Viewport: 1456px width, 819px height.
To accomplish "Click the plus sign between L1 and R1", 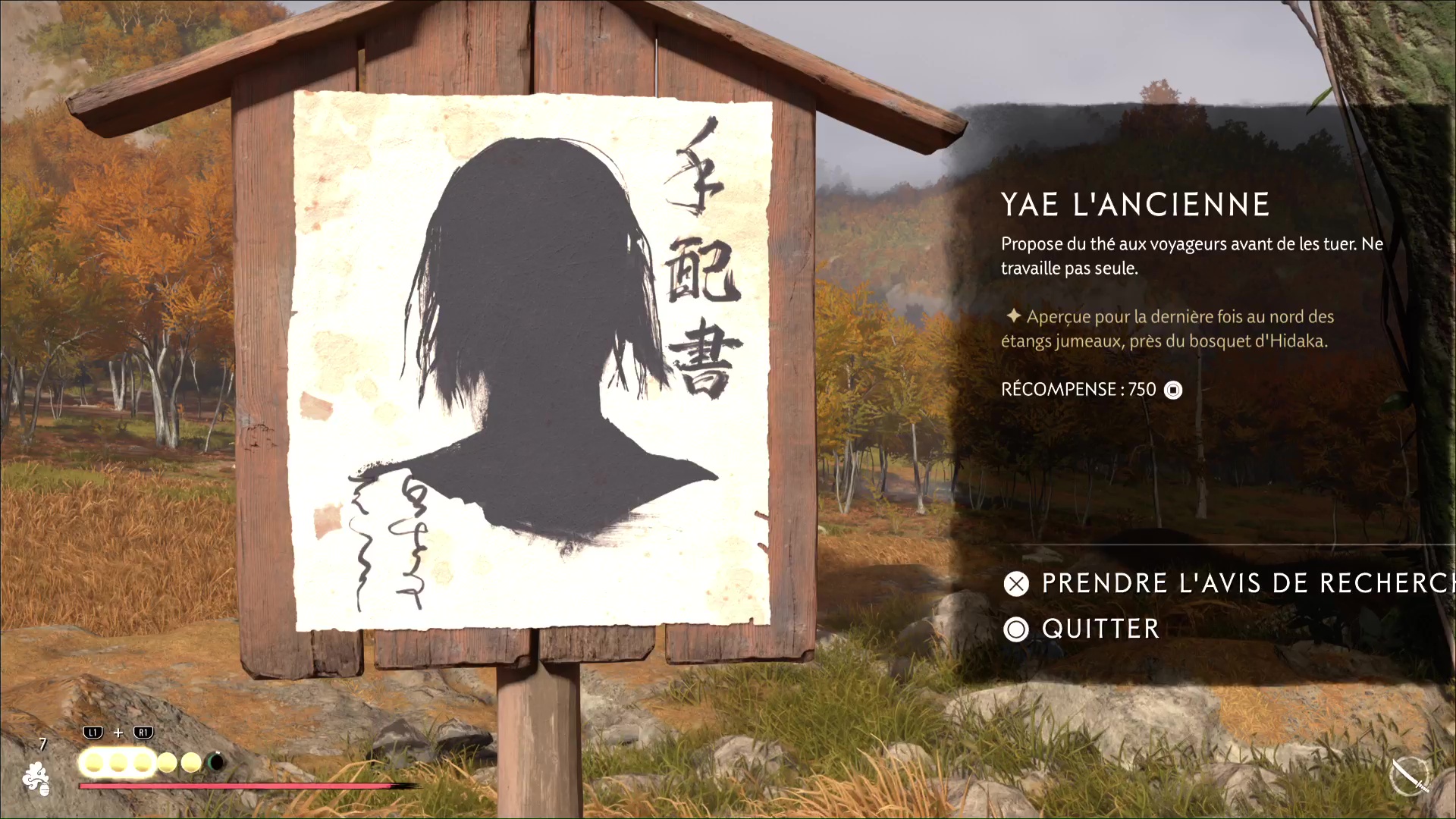I will click(118, 733).
